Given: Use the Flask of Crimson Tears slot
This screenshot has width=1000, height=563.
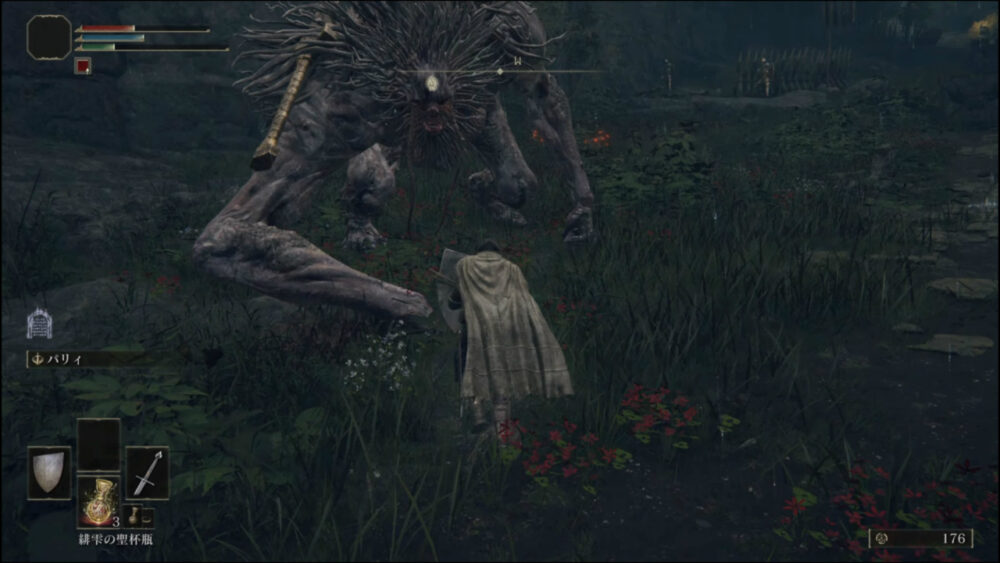Looking at the screenshot, I should (98, 502).
